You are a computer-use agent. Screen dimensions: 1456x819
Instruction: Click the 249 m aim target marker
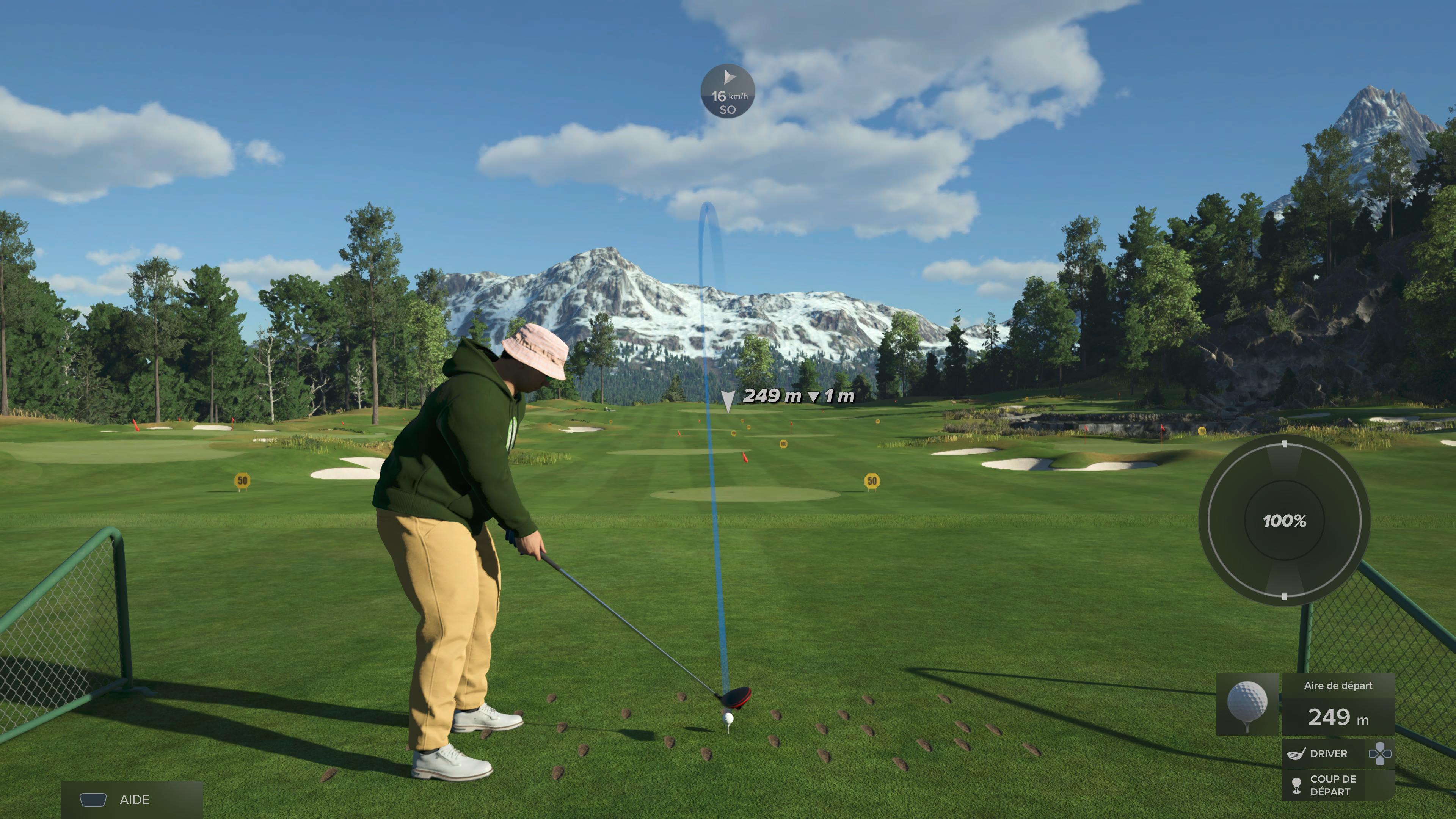728,401
